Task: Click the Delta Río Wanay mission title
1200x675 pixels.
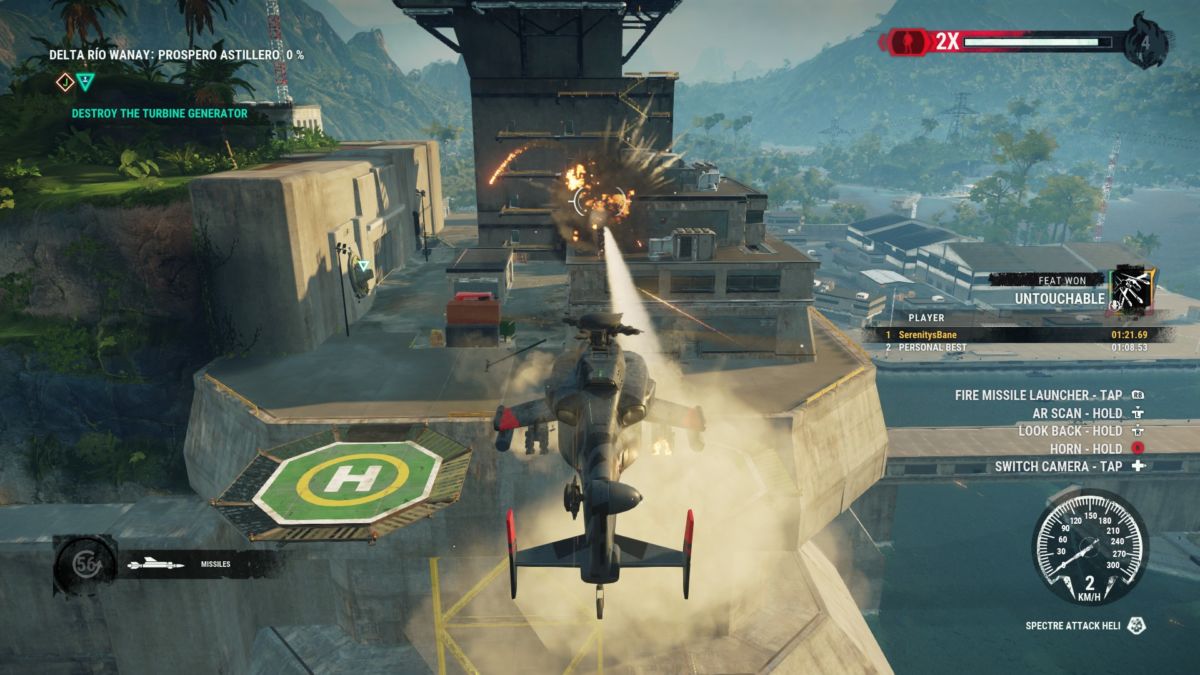Action: click(x=176, y=55)
